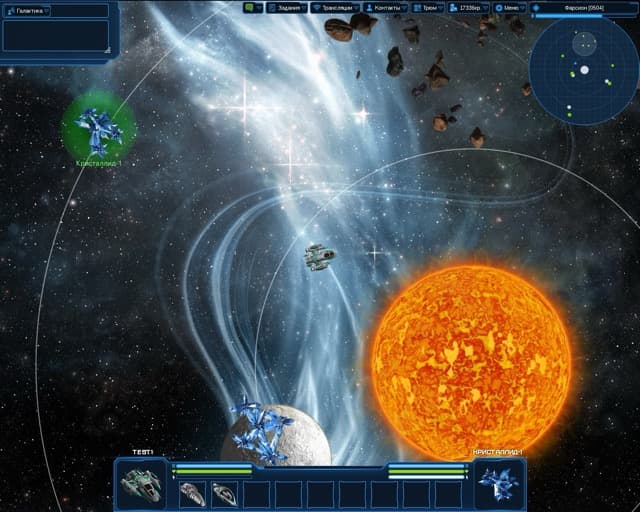640x512 pixels.
Task: Open the Задания (quests) dropdown
Action: tap(288, 7)
